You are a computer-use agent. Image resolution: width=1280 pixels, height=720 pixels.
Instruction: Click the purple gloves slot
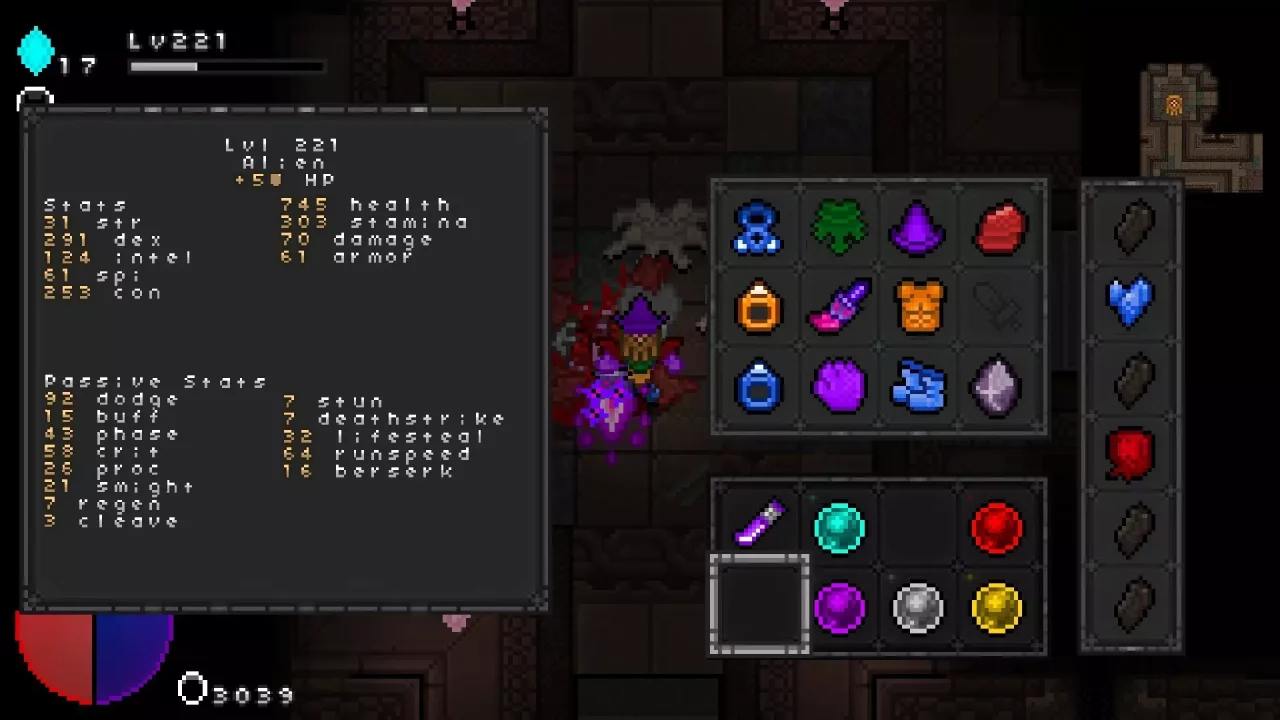[838, 387]
